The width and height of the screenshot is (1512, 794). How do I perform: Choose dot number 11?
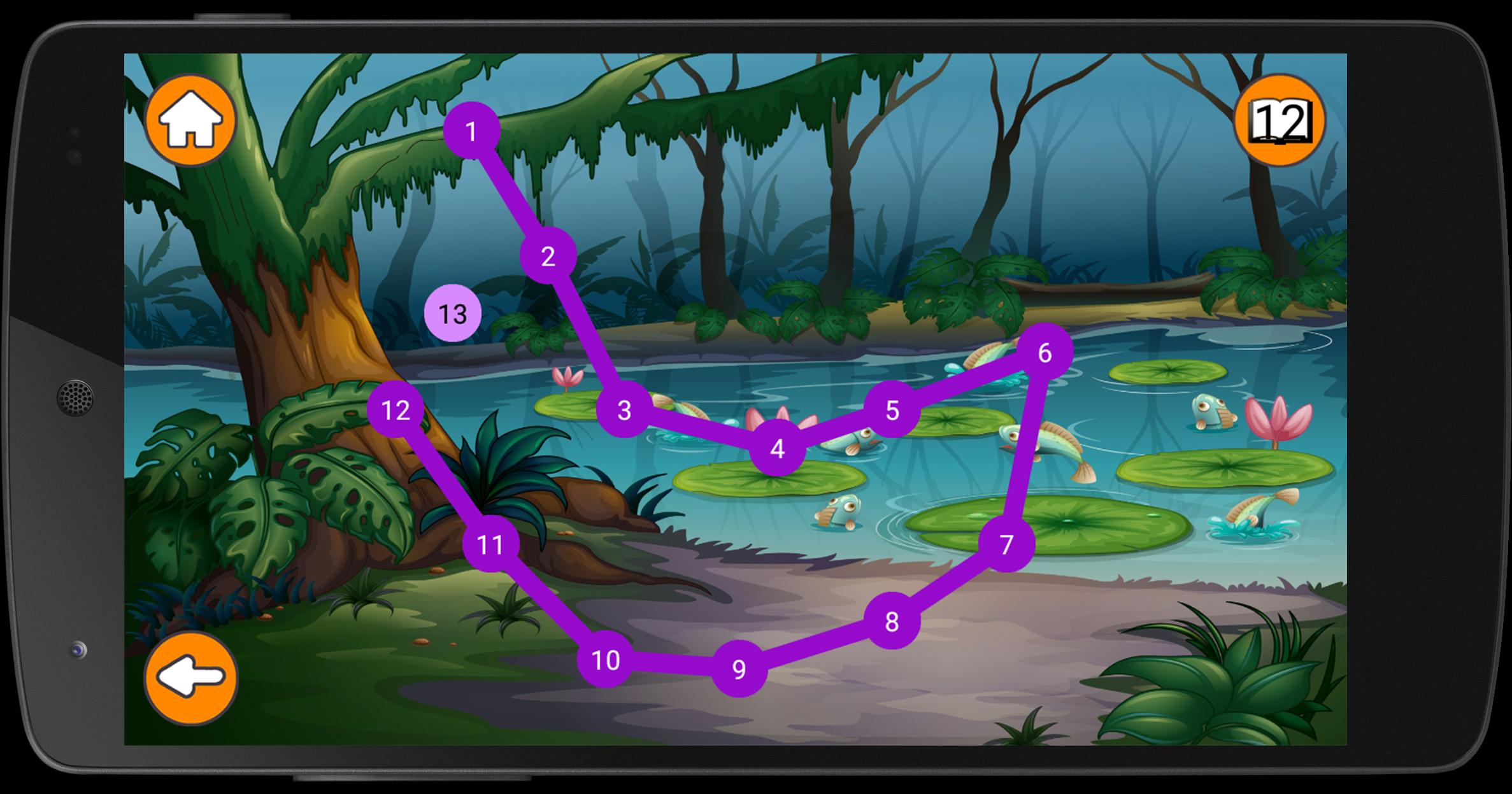490,544
